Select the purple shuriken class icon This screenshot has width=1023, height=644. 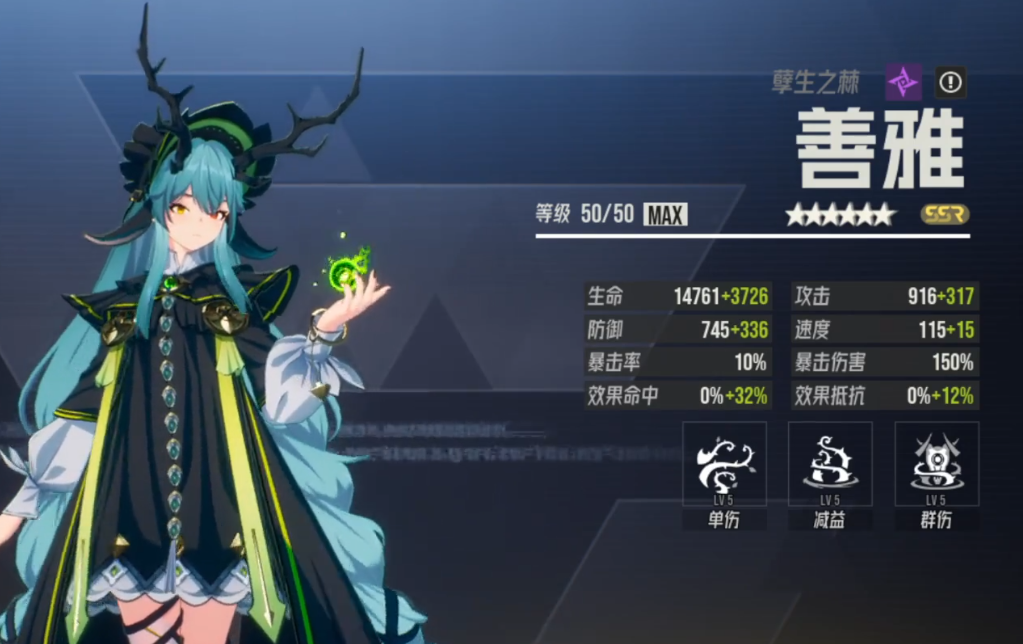[903, 82]
